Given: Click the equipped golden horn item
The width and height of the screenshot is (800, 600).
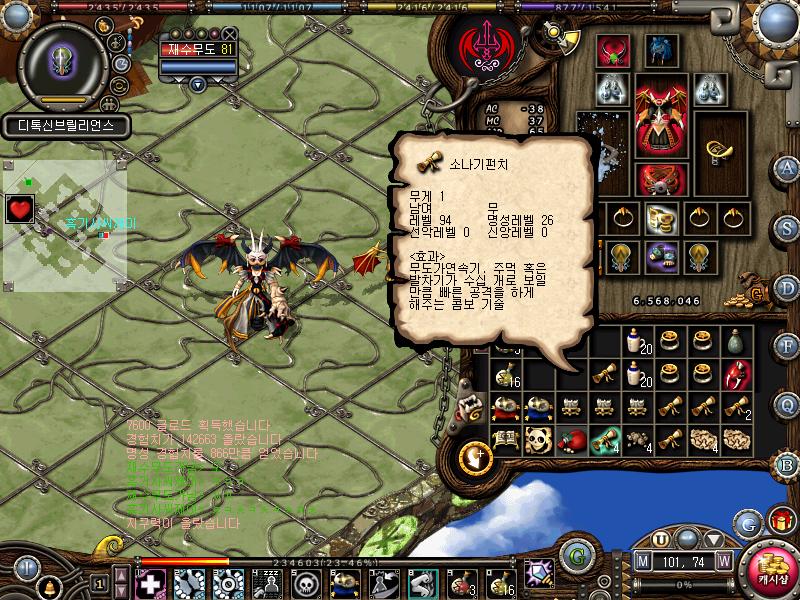Looking at the screenshot, I should (718, 151).
